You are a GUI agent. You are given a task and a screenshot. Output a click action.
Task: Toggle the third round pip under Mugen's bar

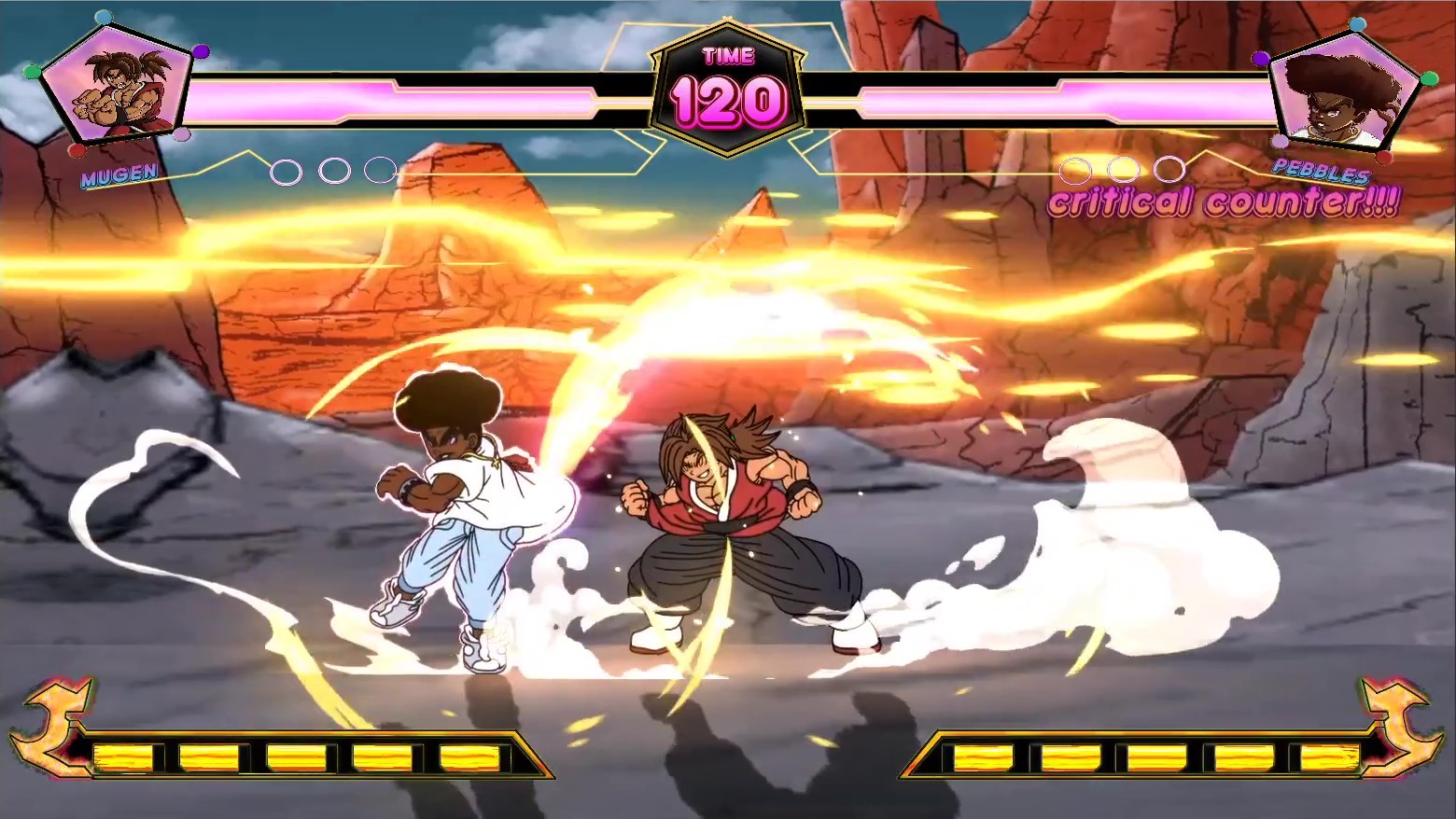379,170
